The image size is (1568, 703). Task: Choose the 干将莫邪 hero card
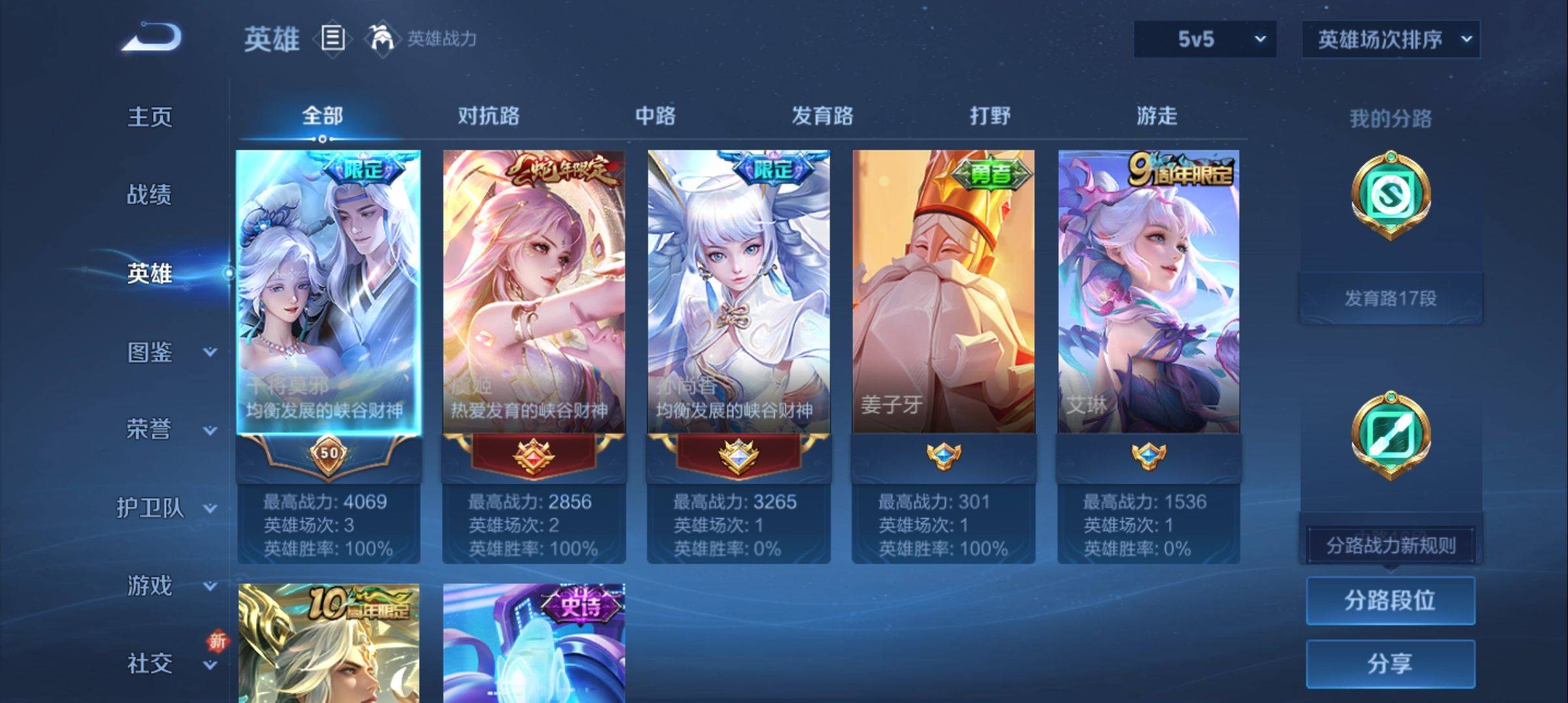click(x=328, y=293)
